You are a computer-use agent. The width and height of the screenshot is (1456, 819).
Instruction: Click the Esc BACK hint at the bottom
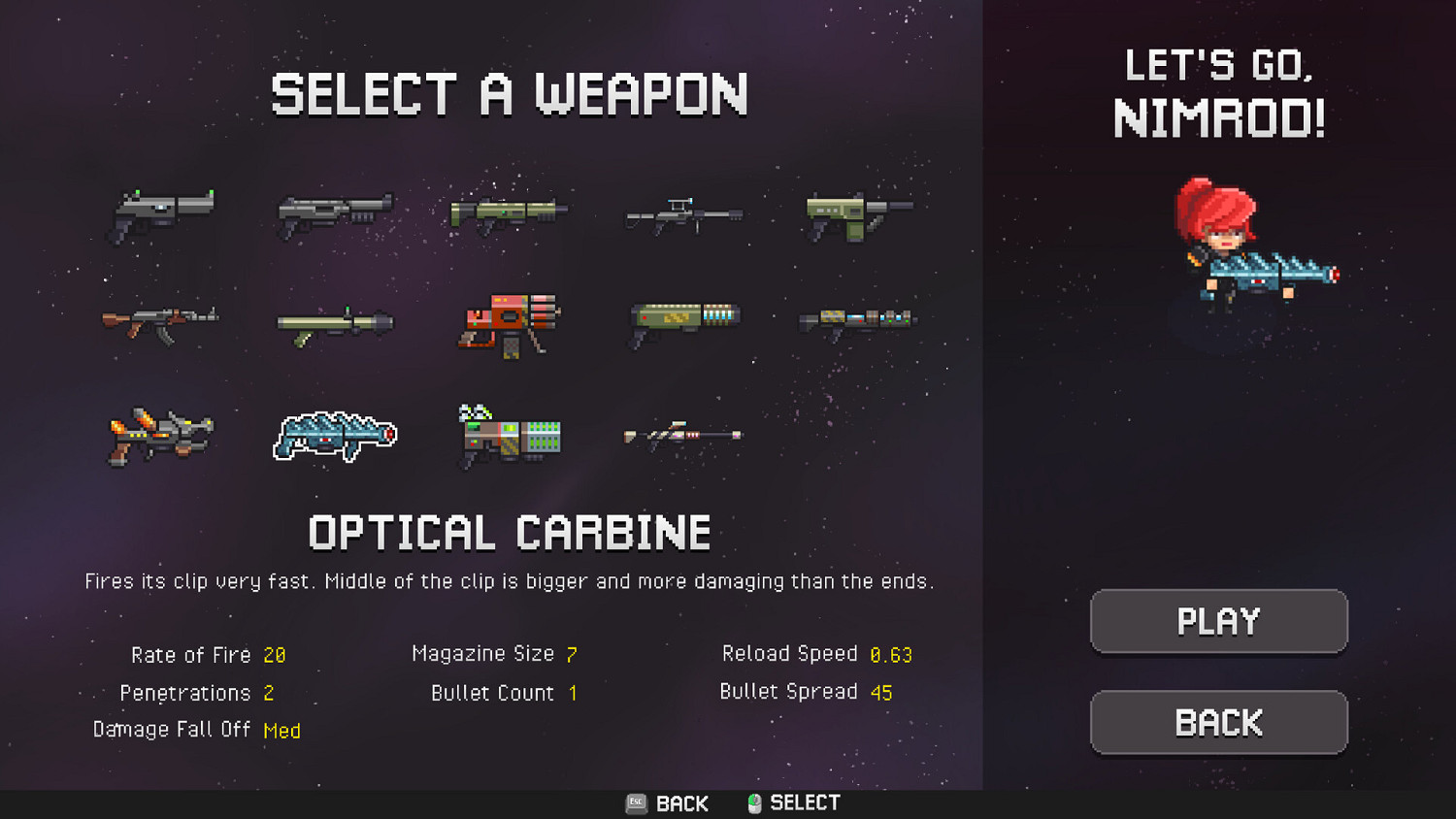click(x=667, y=803)
